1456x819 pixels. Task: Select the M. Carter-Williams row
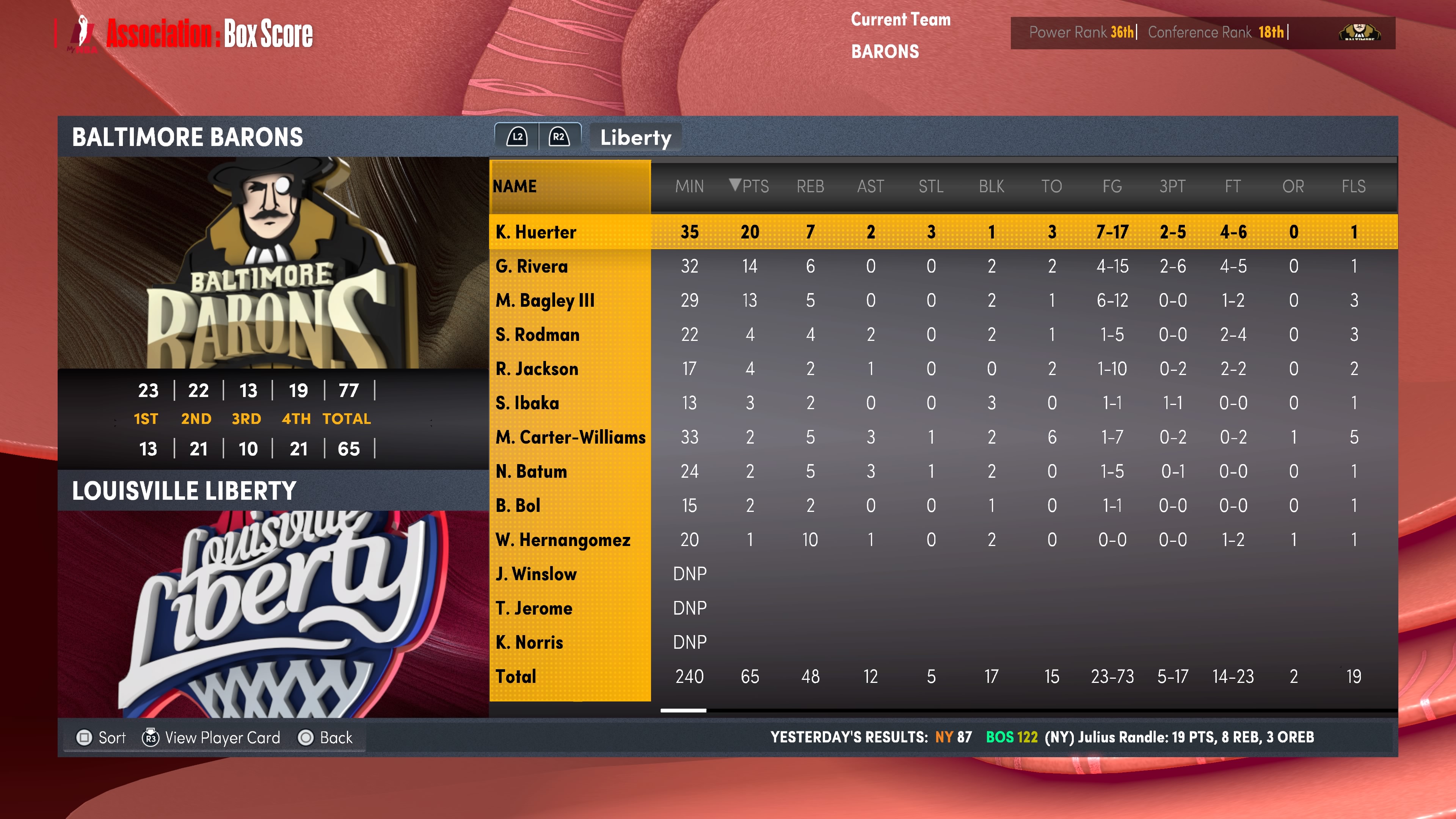coord(570,437)
